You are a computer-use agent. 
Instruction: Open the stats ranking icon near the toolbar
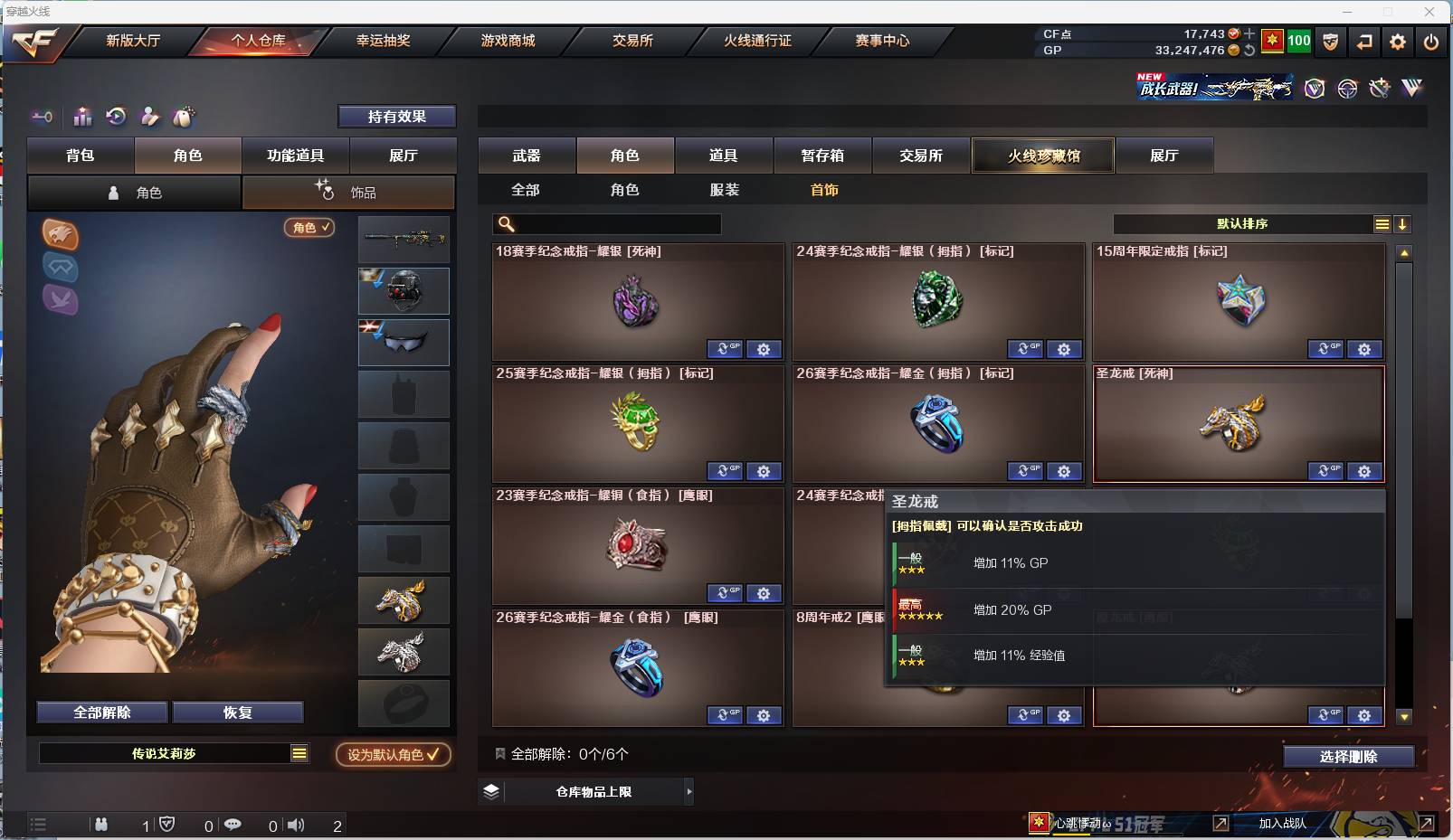click(81, 117)
